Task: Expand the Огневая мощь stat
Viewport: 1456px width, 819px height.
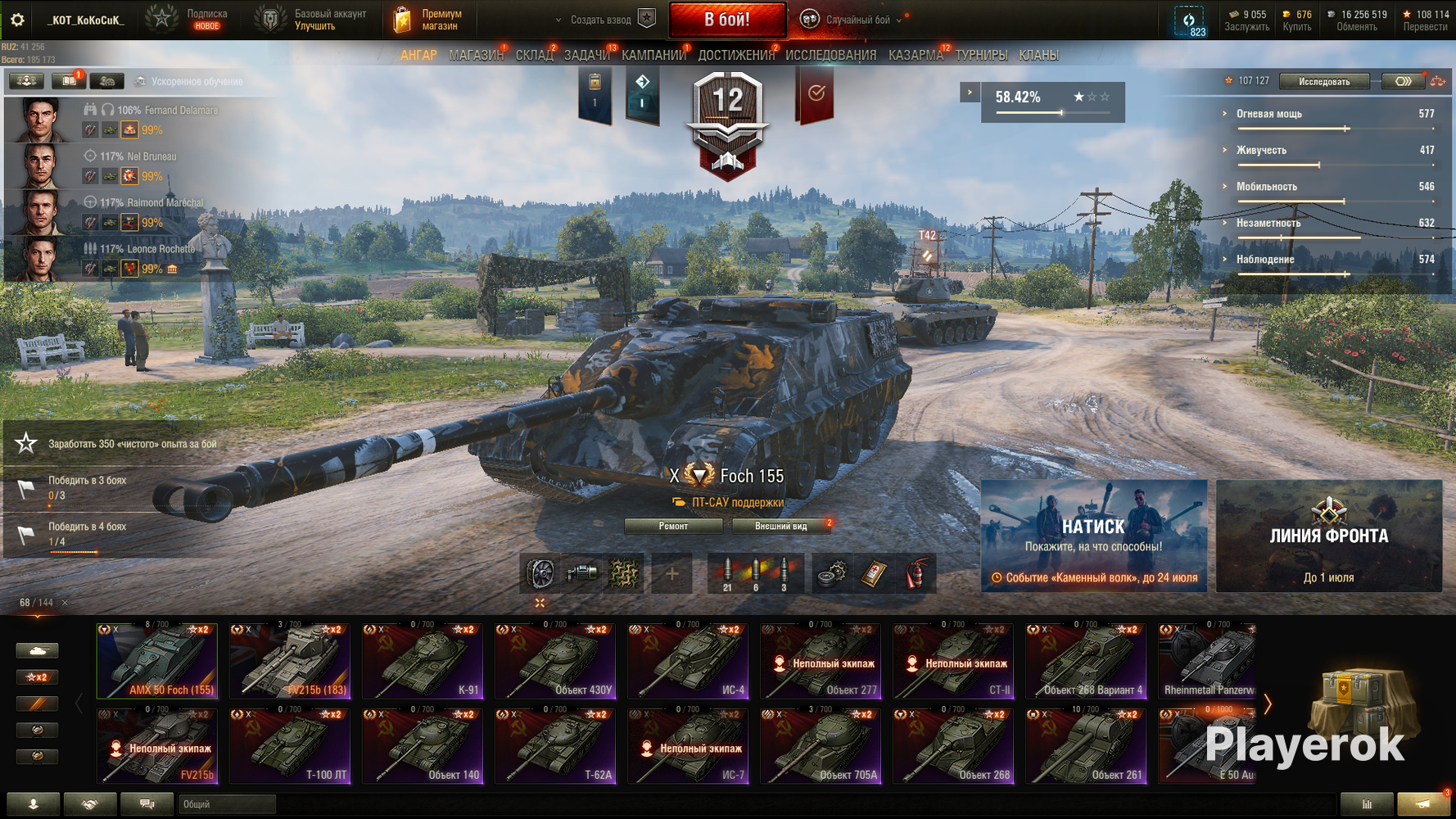Action: (x=1268, y=114)
